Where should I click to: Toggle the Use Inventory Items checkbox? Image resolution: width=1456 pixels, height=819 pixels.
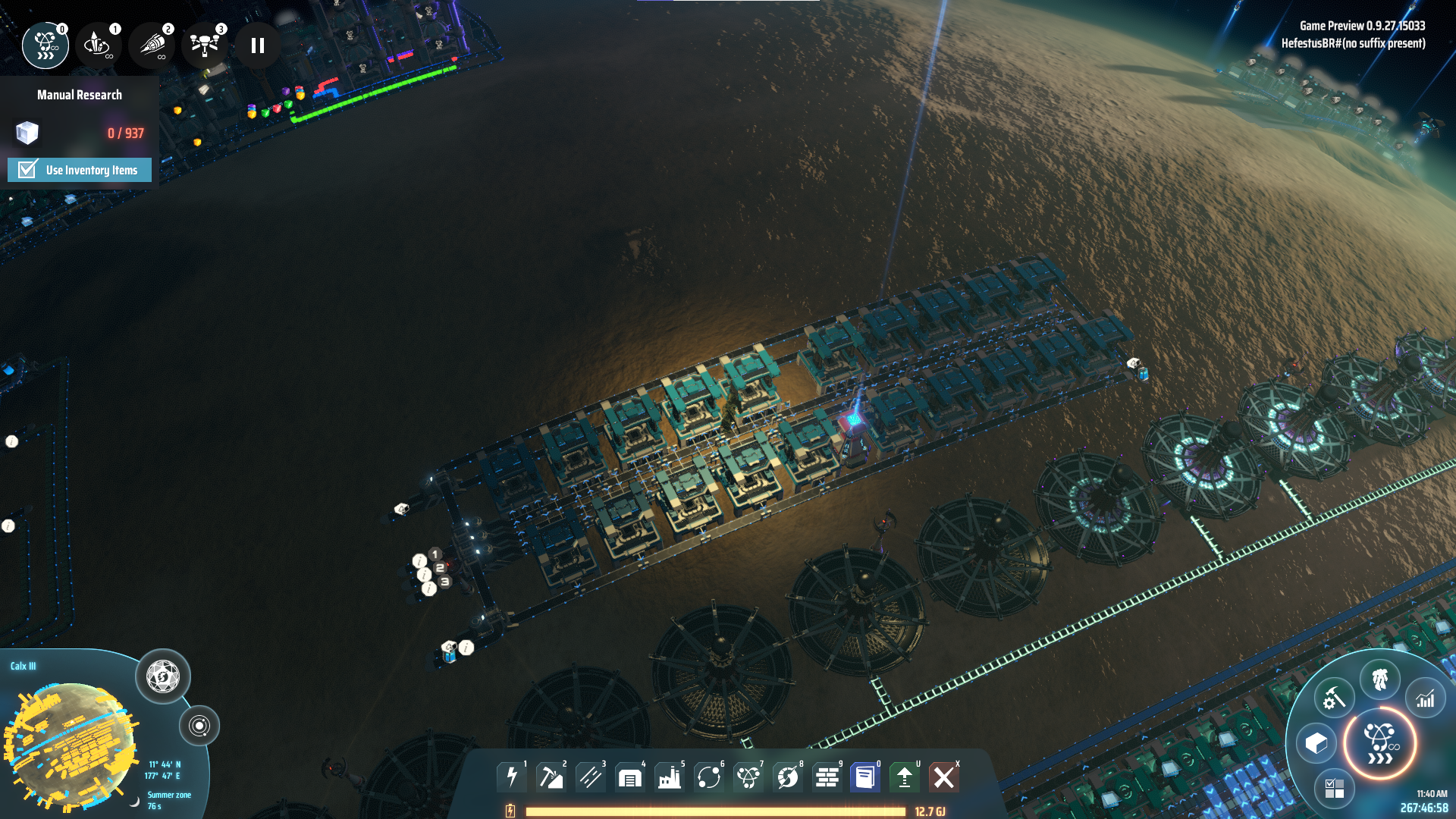(28, 170)
